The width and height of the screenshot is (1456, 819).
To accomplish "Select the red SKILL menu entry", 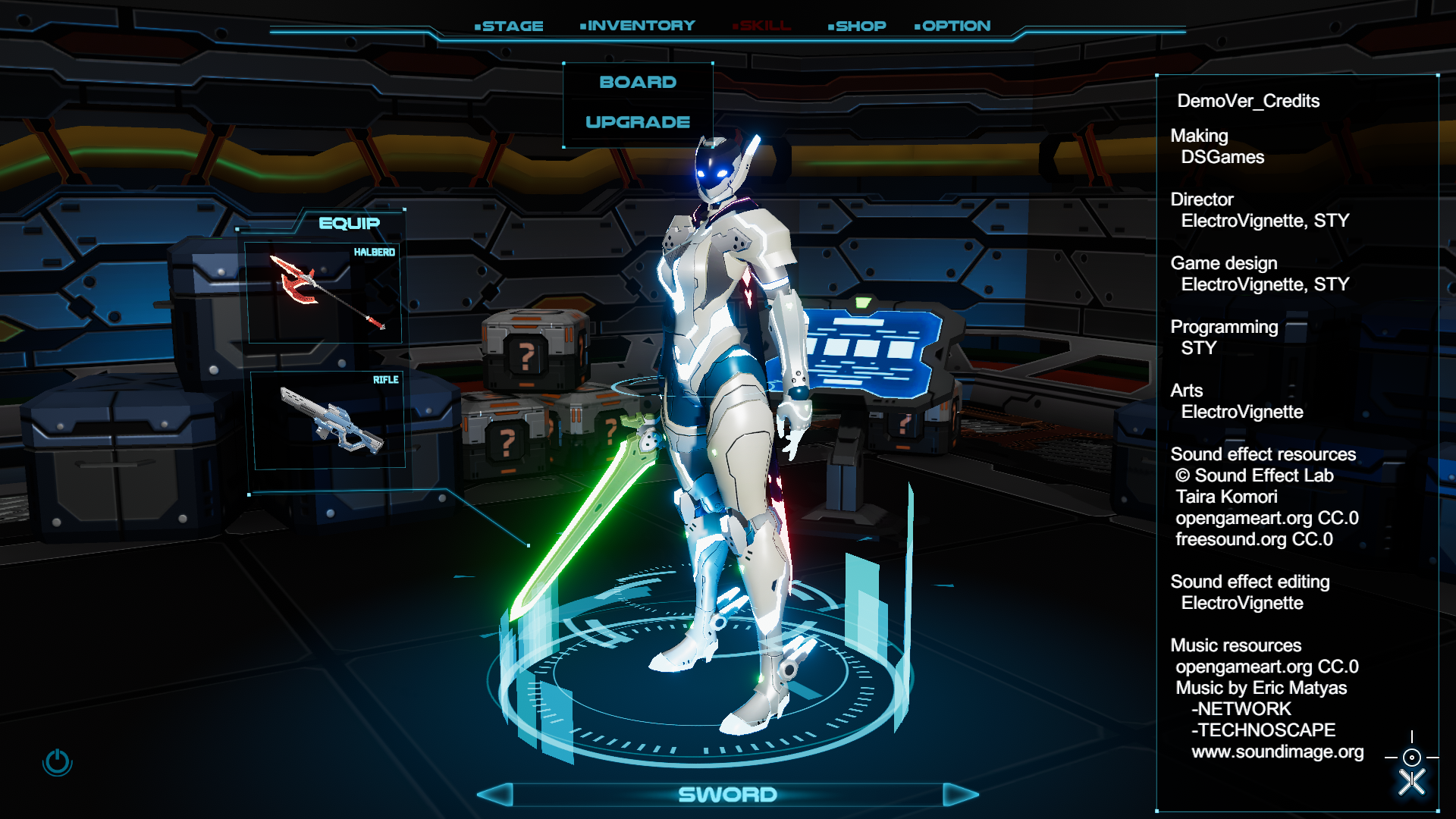I will pos(762,26).
